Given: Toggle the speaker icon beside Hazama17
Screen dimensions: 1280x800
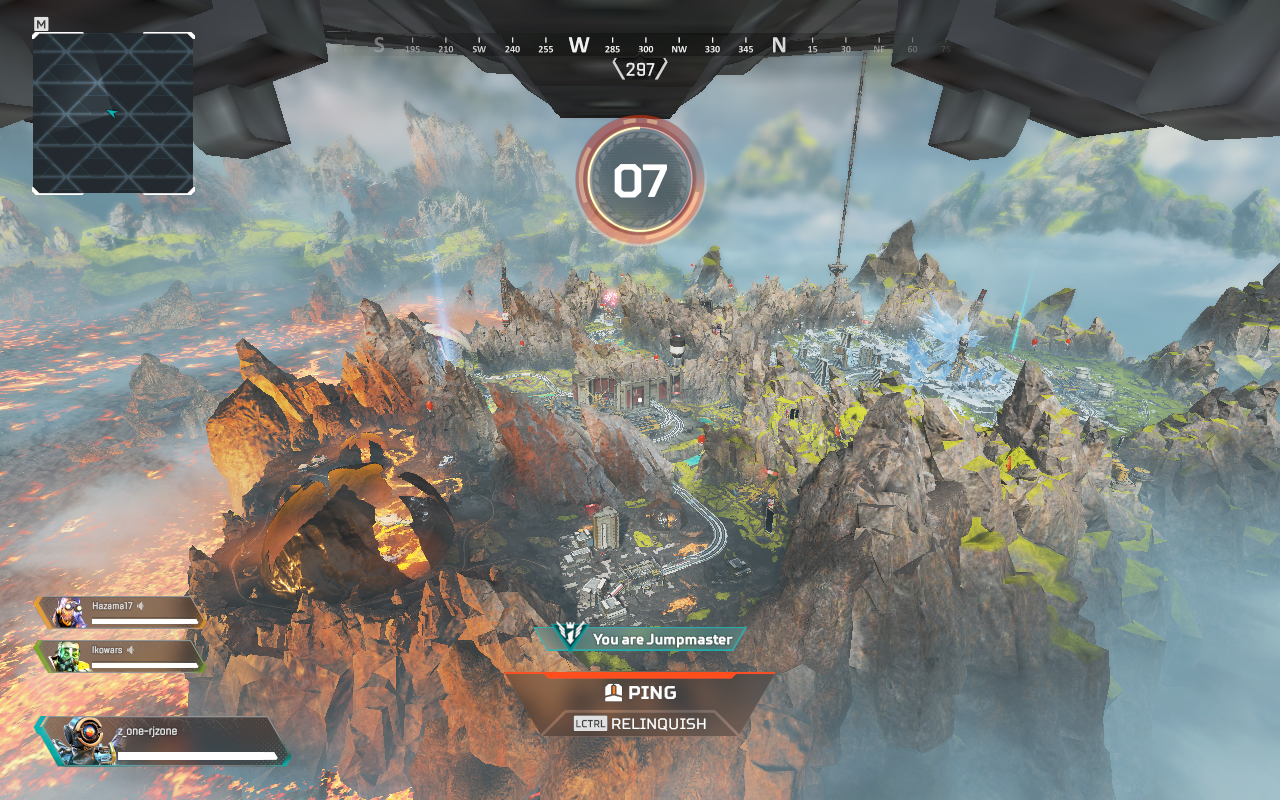Looking at the screenshot, I should point(142,606).
